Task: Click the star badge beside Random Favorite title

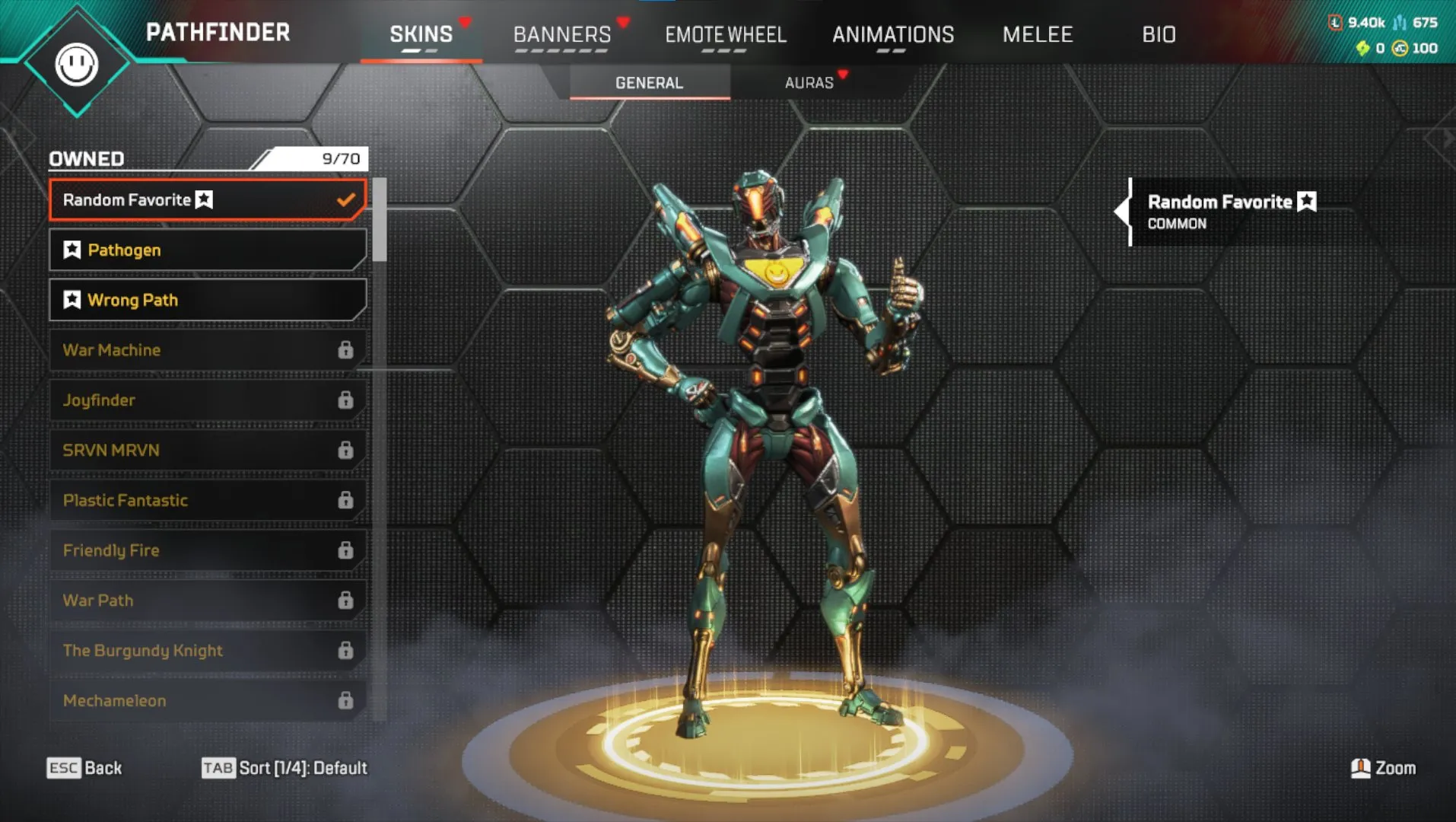Action: coord(1307,201)
